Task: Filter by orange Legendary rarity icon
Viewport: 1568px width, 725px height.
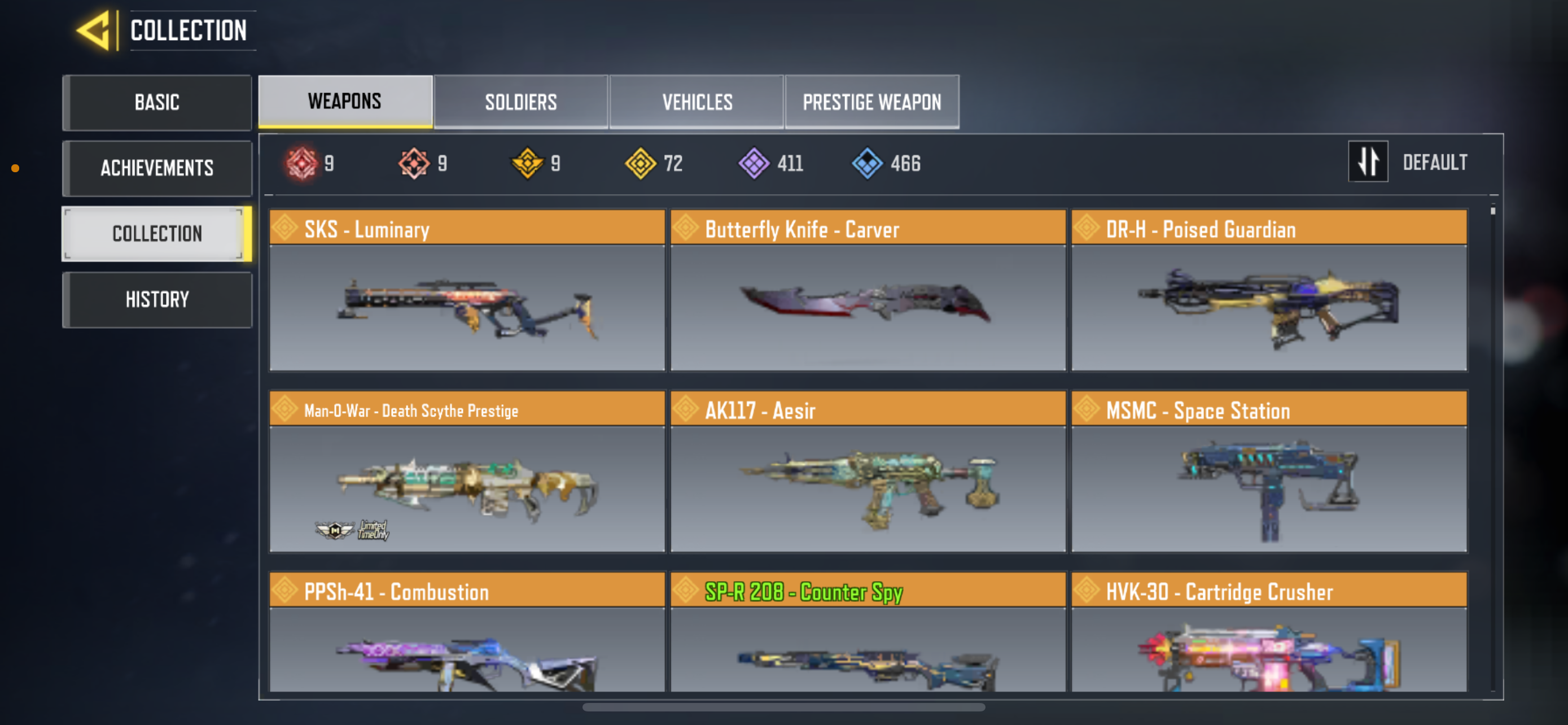Action: tap(415, 162)
